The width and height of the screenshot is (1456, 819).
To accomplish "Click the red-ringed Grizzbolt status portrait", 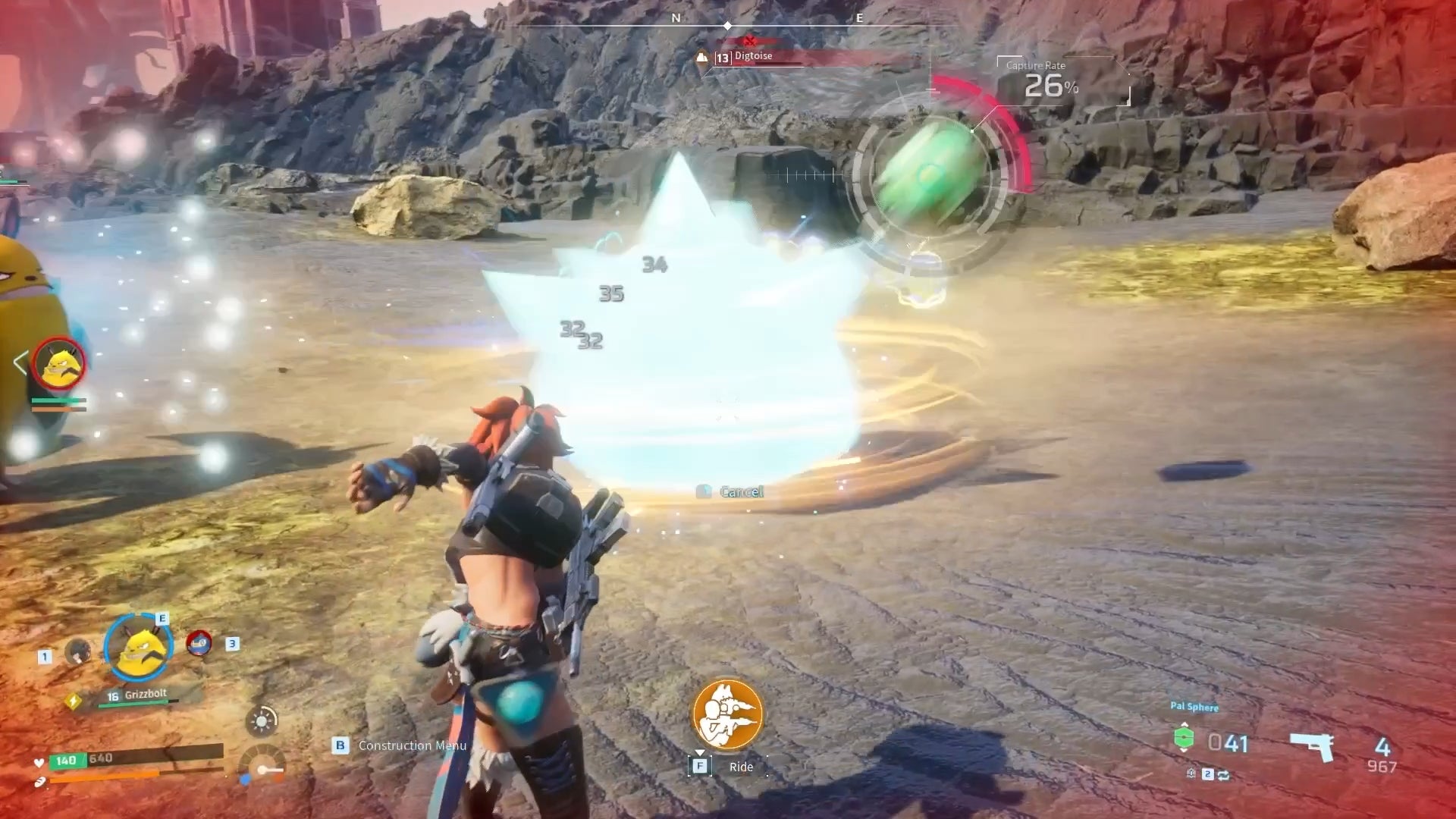I will coord(59,365).
